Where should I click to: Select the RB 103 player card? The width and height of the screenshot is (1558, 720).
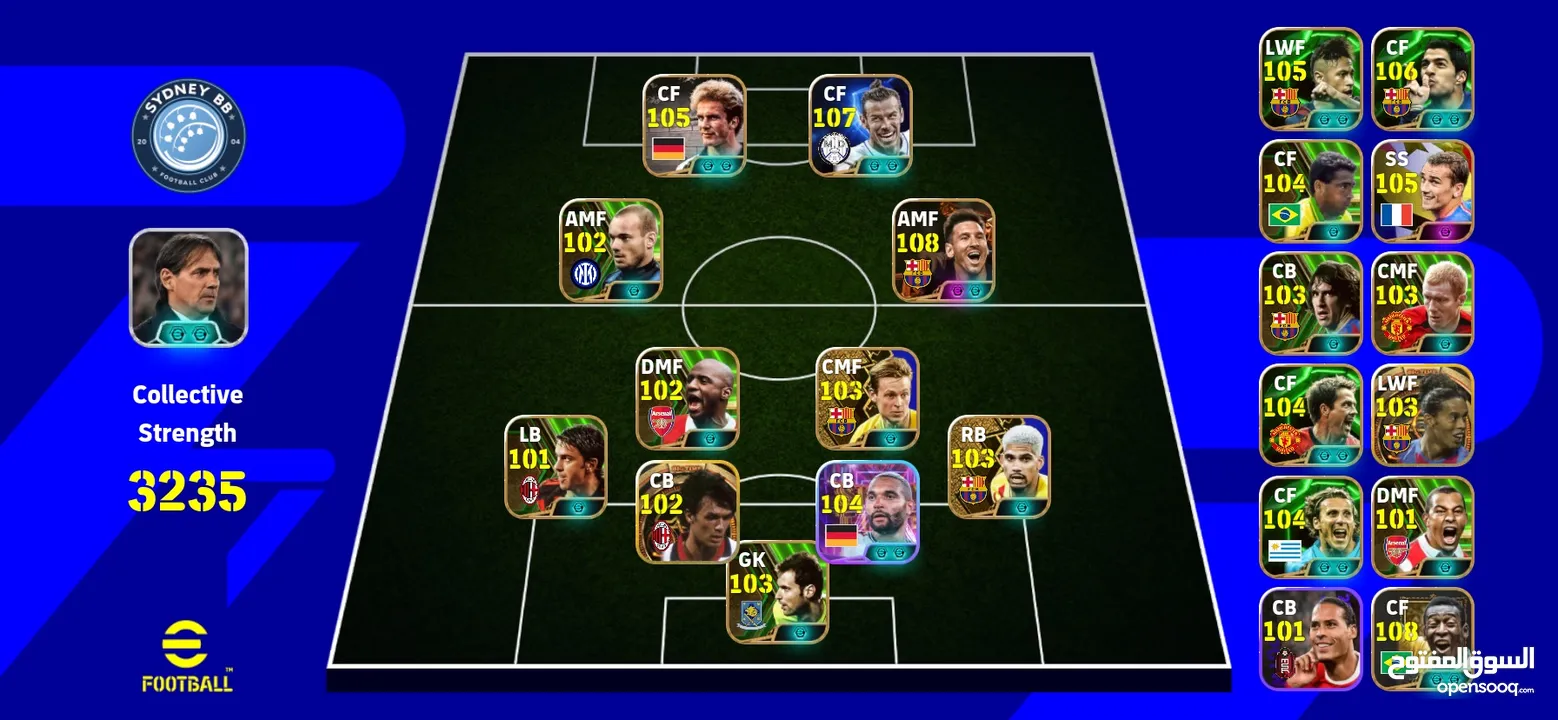[x=998, y=467]
